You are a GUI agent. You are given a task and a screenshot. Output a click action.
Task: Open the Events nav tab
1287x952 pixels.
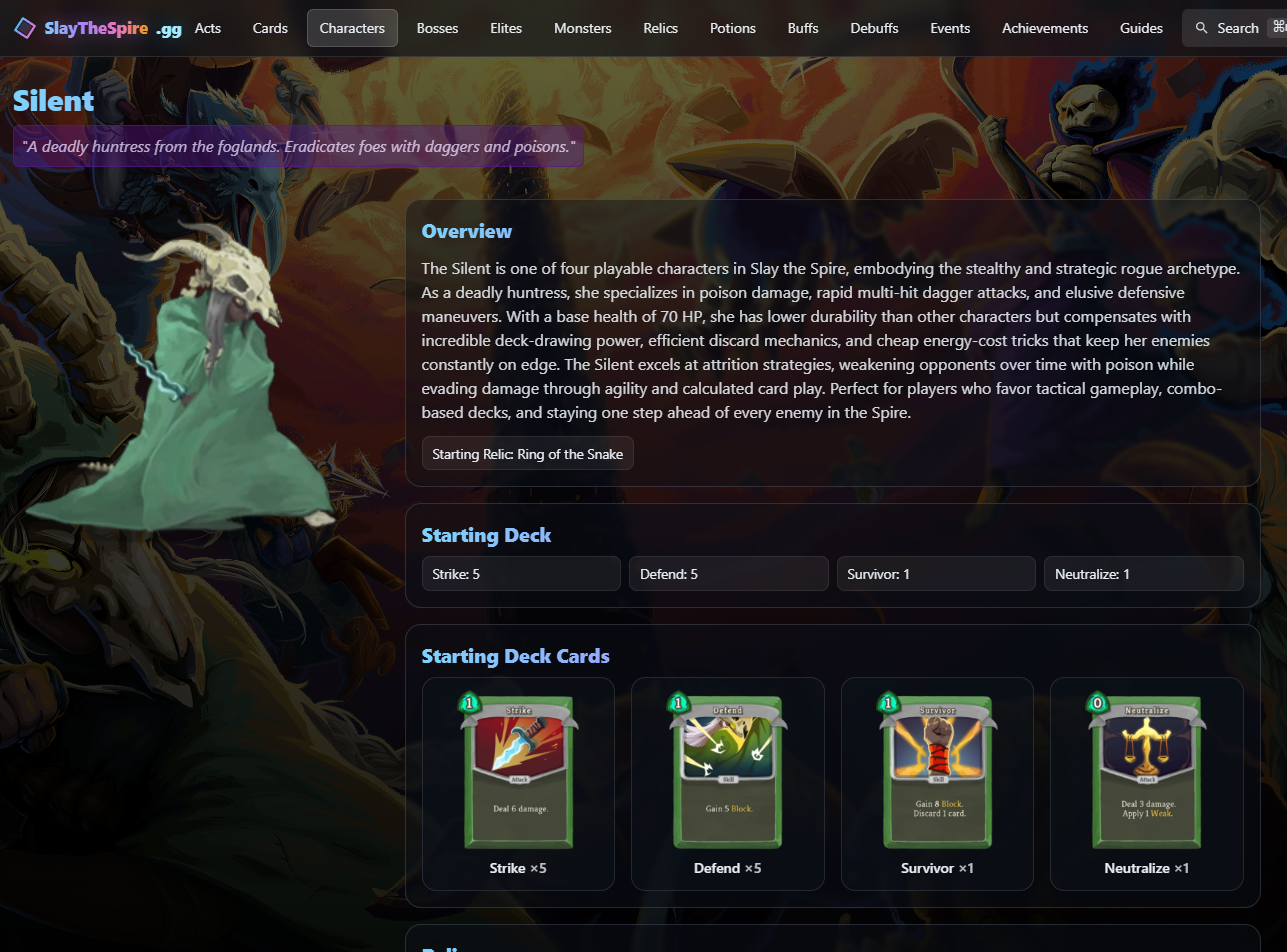[x=949, y=28]
